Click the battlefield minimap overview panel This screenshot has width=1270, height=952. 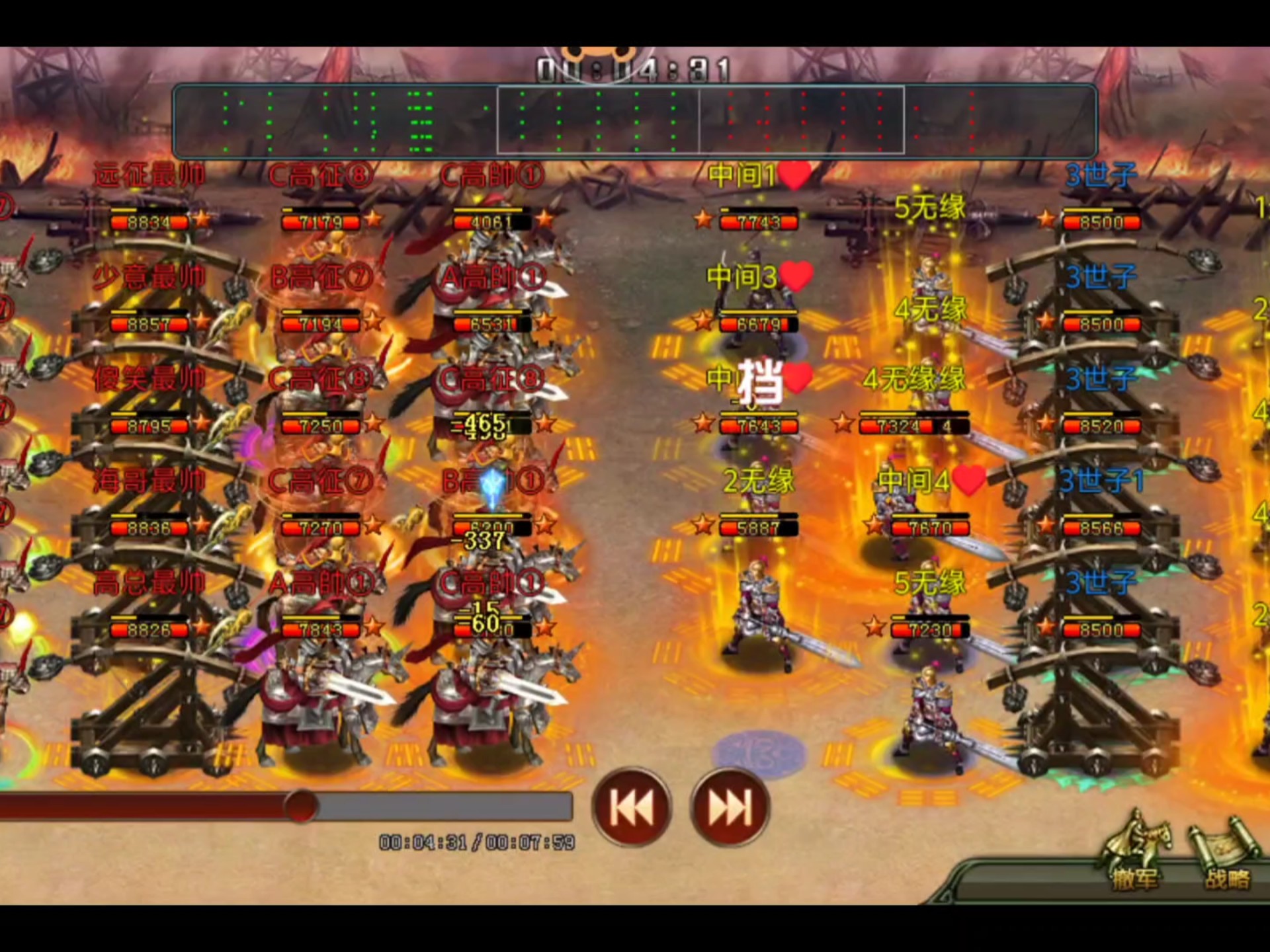[635, 120]
